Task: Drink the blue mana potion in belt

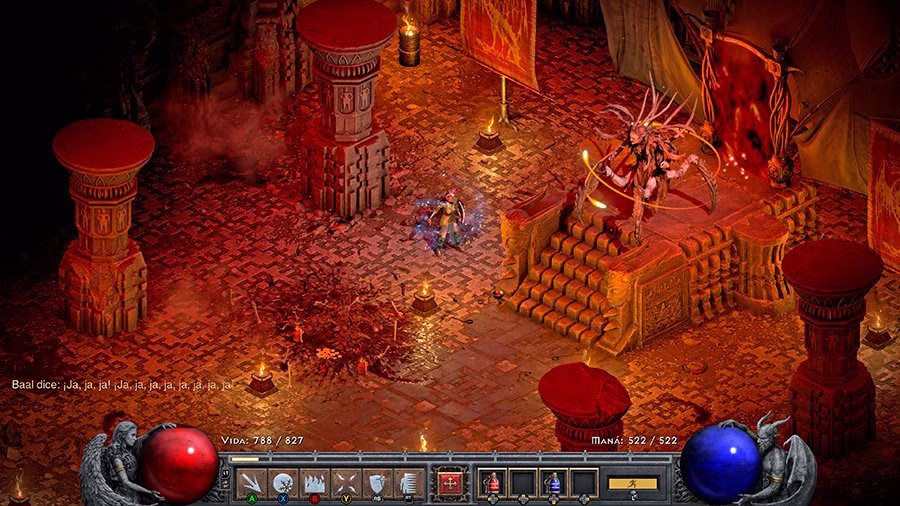Action: click(x=553, y=483)
